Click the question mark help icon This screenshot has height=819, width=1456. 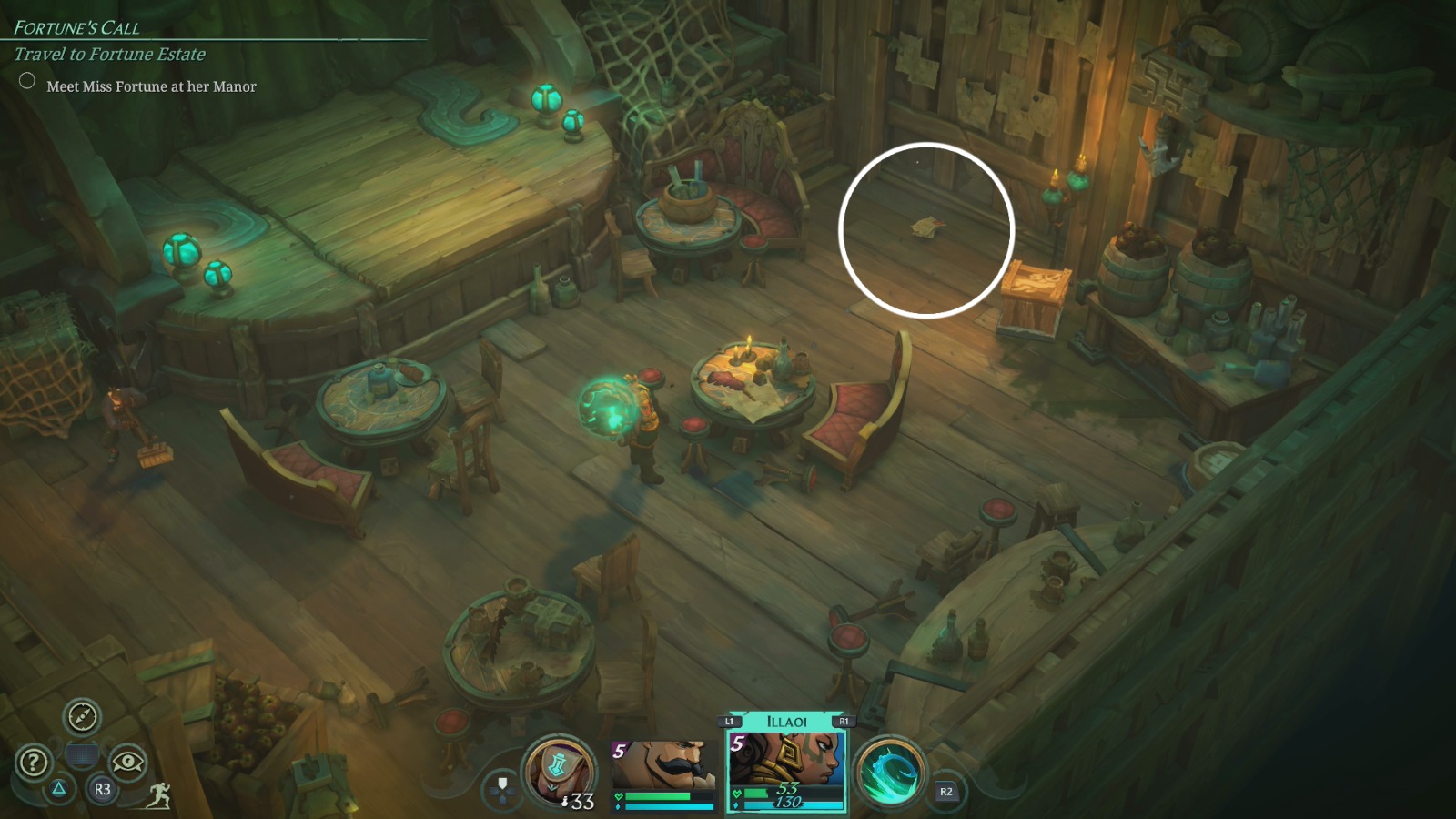pos(33,760)
